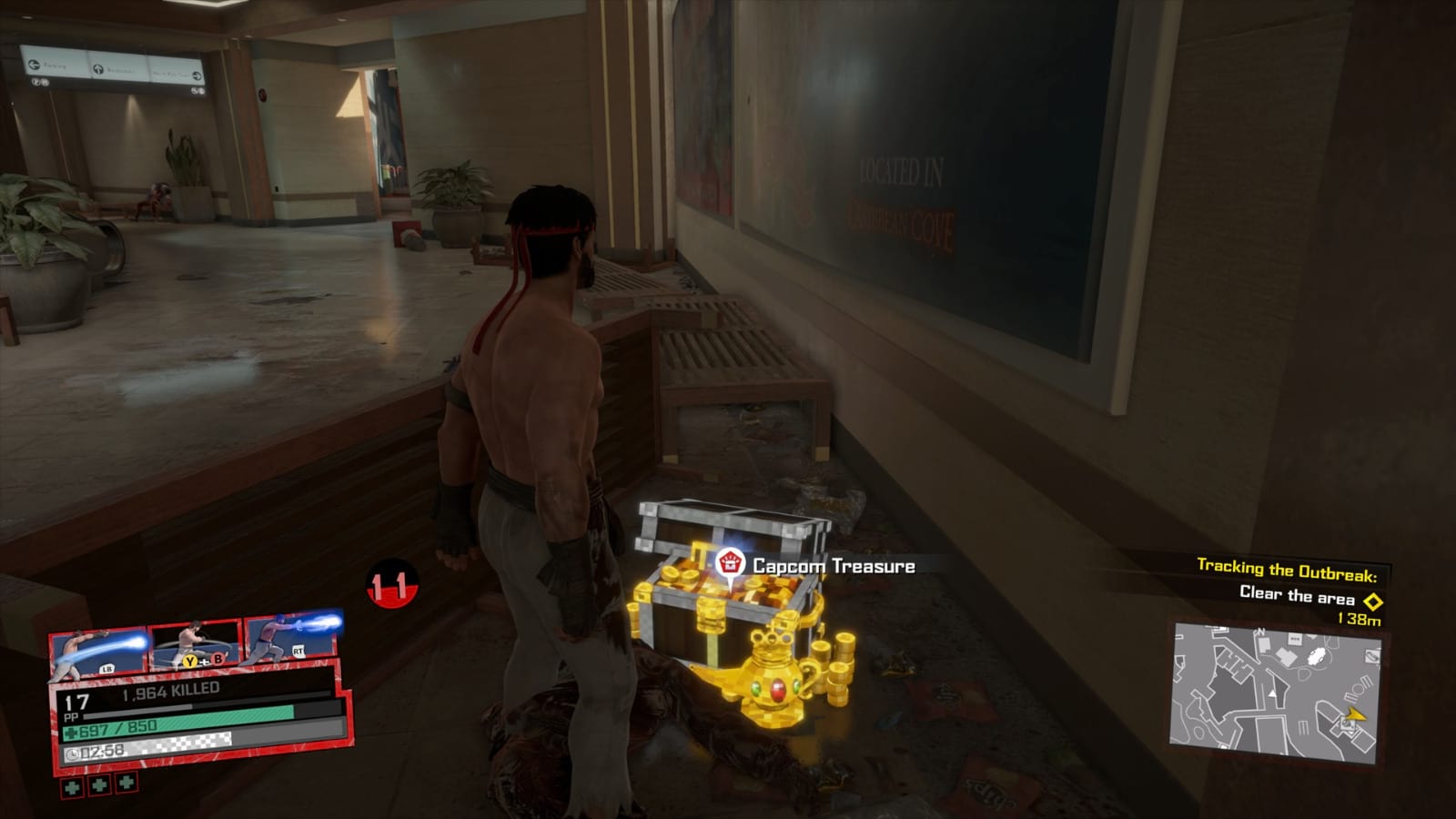1456x819 pixels.
Task: Click the clock icon beside the timer
Action: tap(73, 752)
